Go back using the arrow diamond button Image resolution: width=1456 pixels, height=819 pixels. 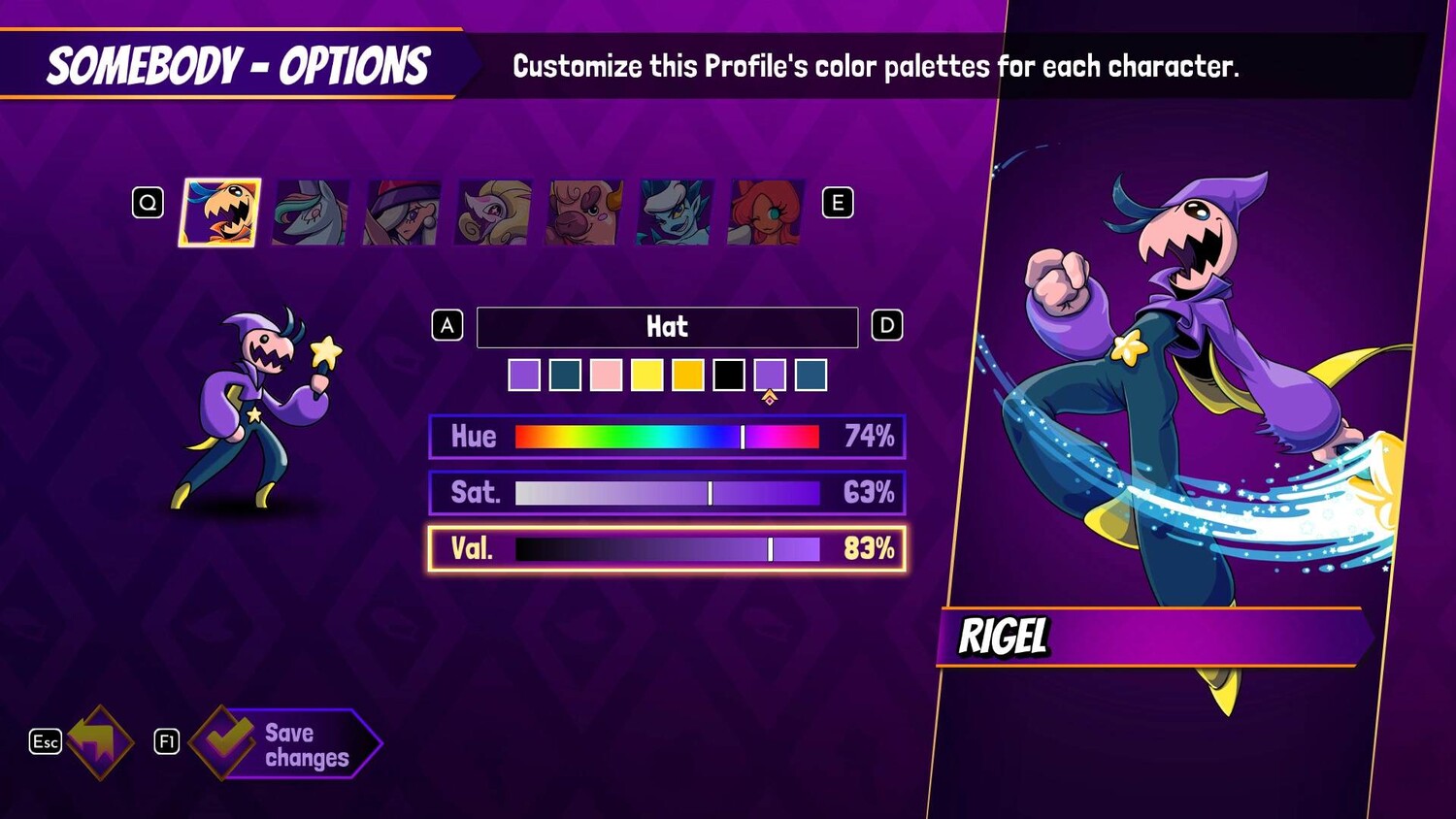99,742
